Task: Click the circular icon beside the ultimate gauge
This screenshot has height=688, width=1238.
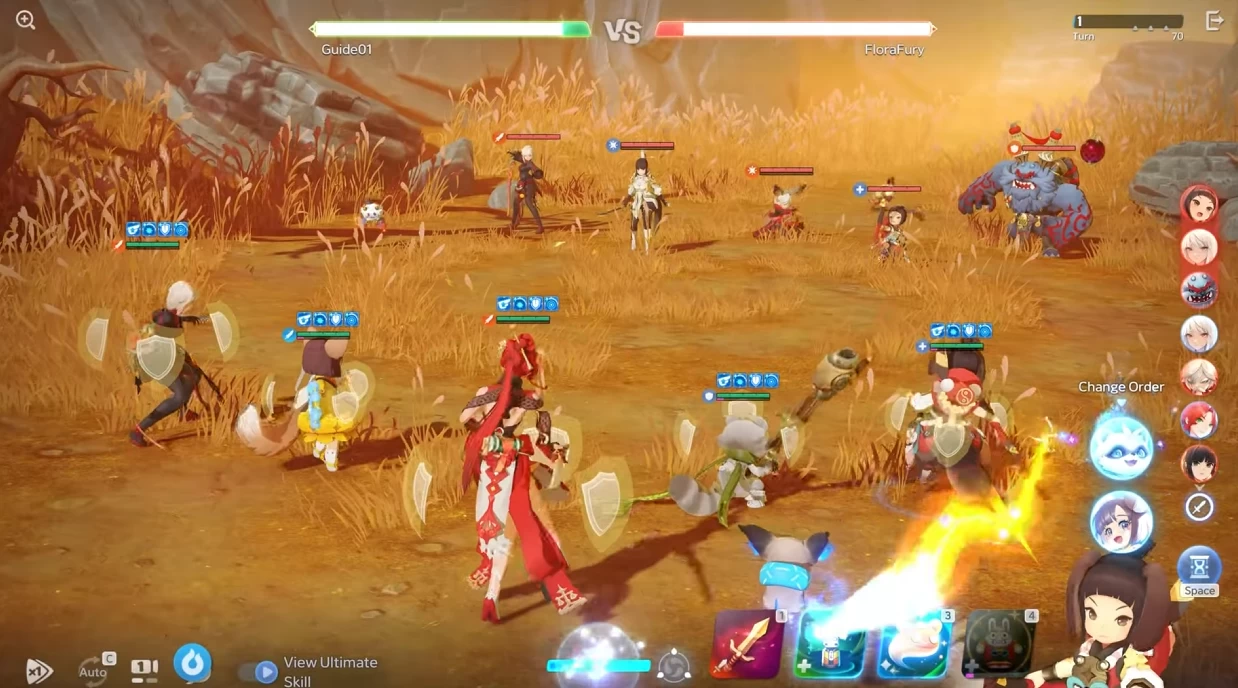Action: [x=674, y=666]
